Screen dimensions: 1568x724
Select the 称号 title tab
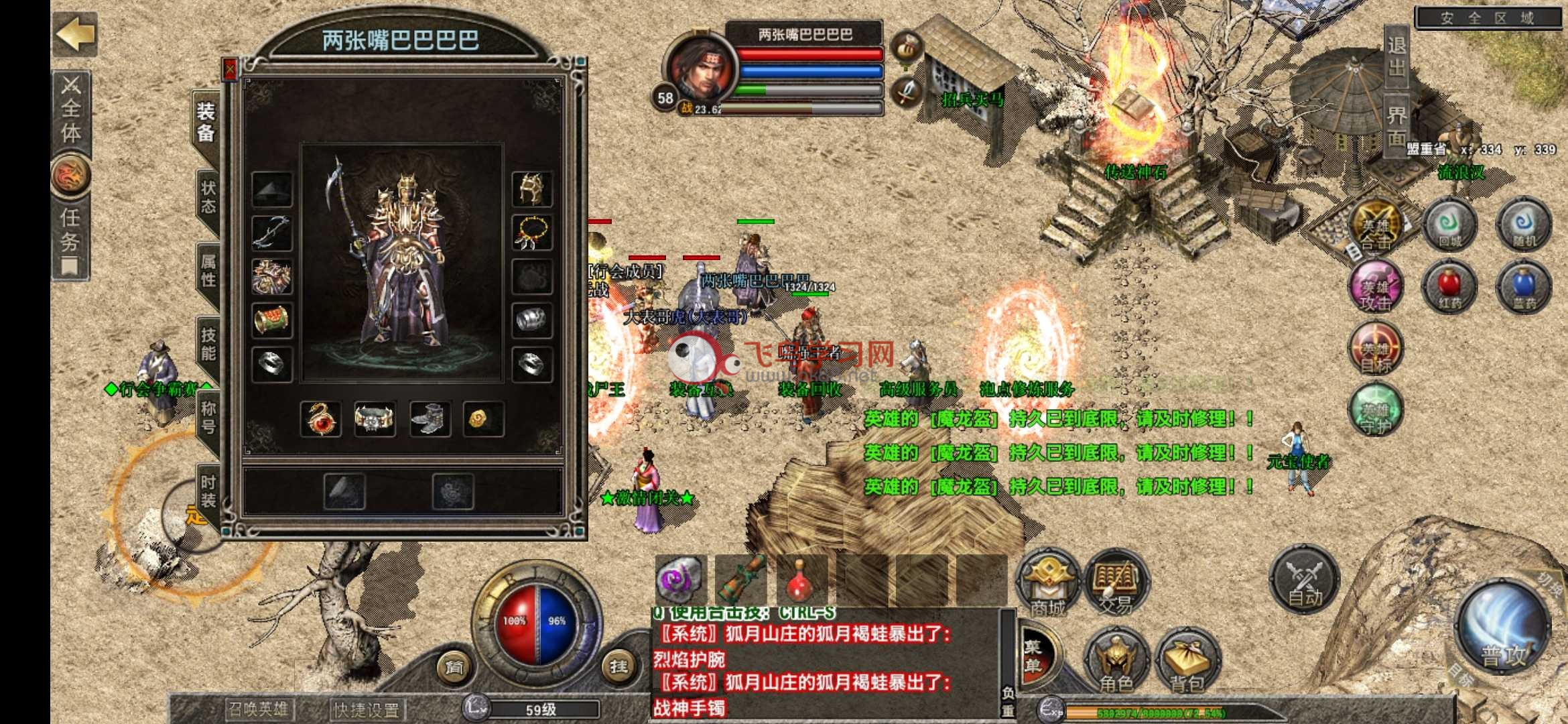coord(208,417)
